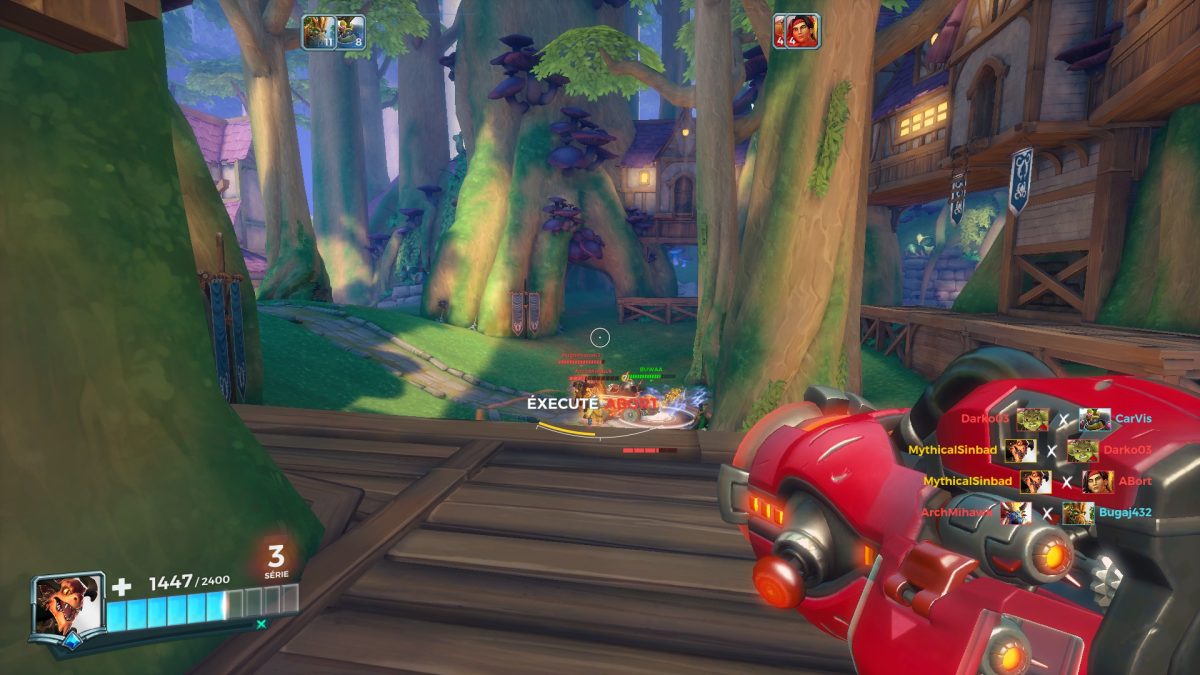The image size is (1200, 675).
Task: Click ArchMihawk's name in the kill feed
Action: coord(957,513)
